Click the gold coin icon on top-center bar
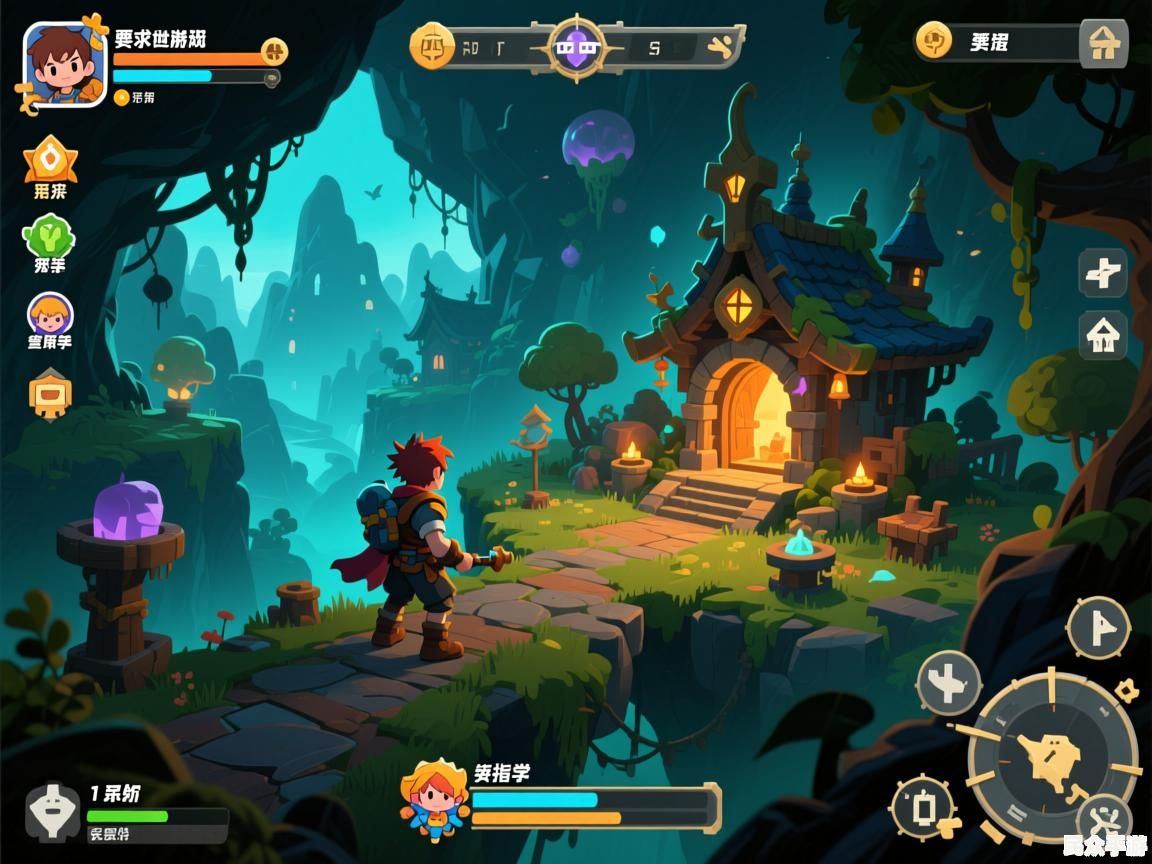 pyautogui.click(x=432, y=46)
